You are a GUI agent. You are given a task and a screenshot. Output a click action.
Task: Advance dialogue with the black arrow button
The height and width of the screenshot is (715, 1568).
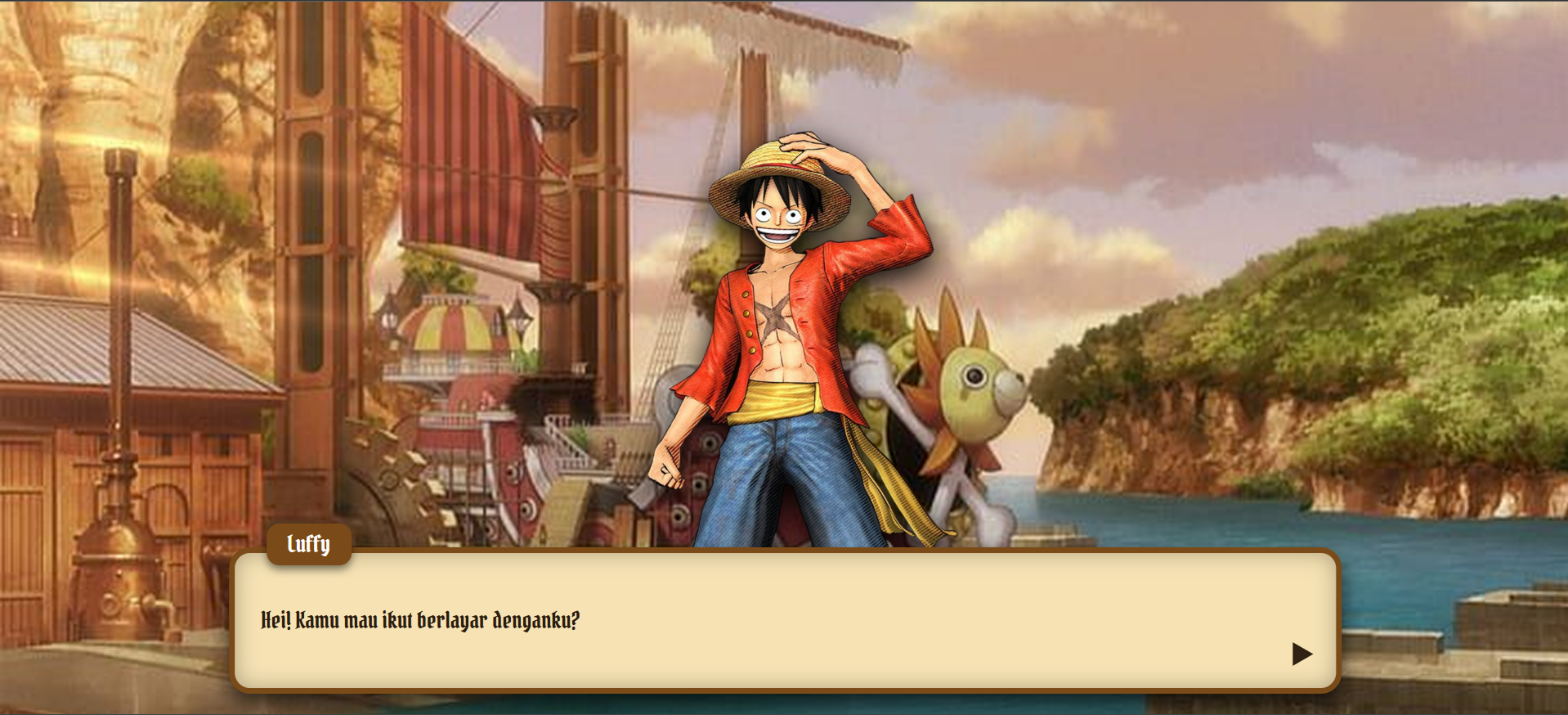1301,654
